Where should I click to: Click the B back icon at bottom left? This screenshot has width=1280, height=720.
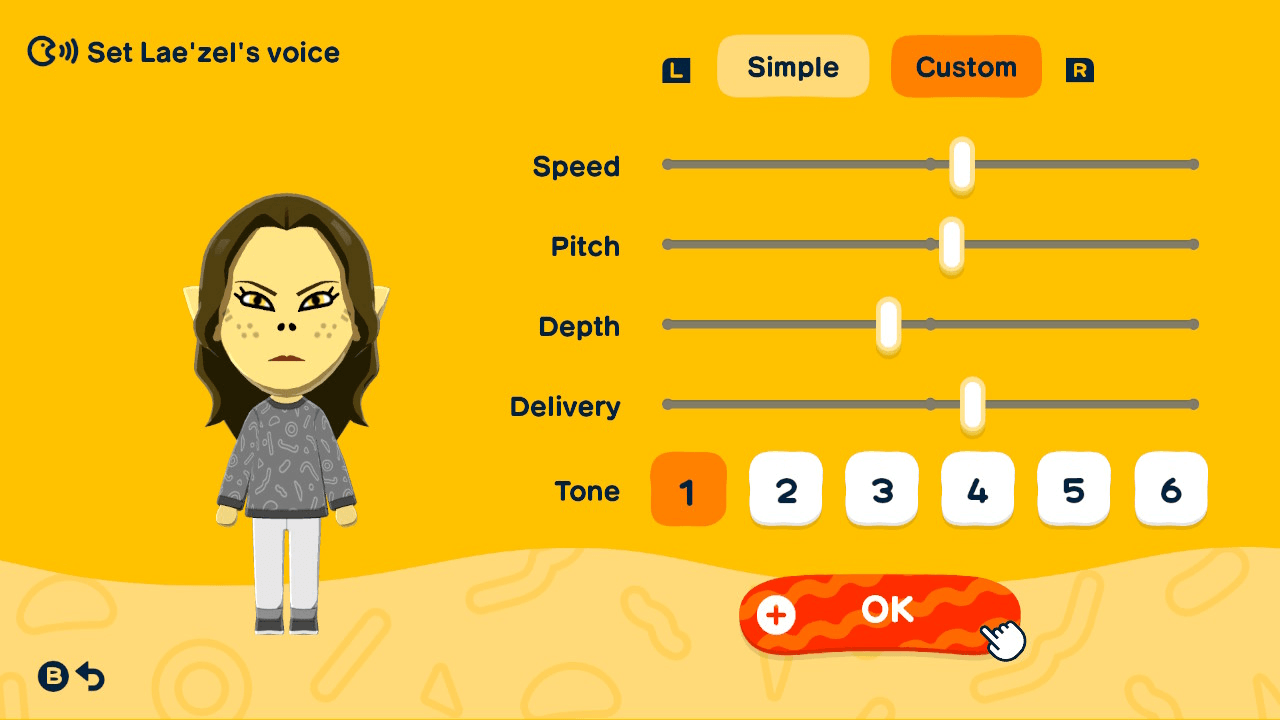53,676
